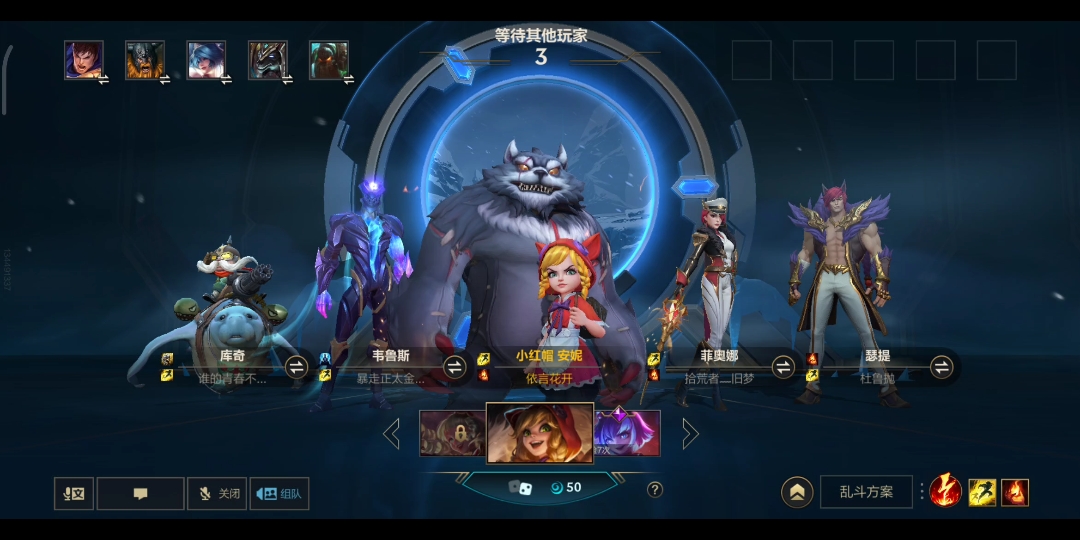Choose the Sona bench champion portrait
The height and width of the screenshot is (540, 1080).
click(x=206, y=60)
